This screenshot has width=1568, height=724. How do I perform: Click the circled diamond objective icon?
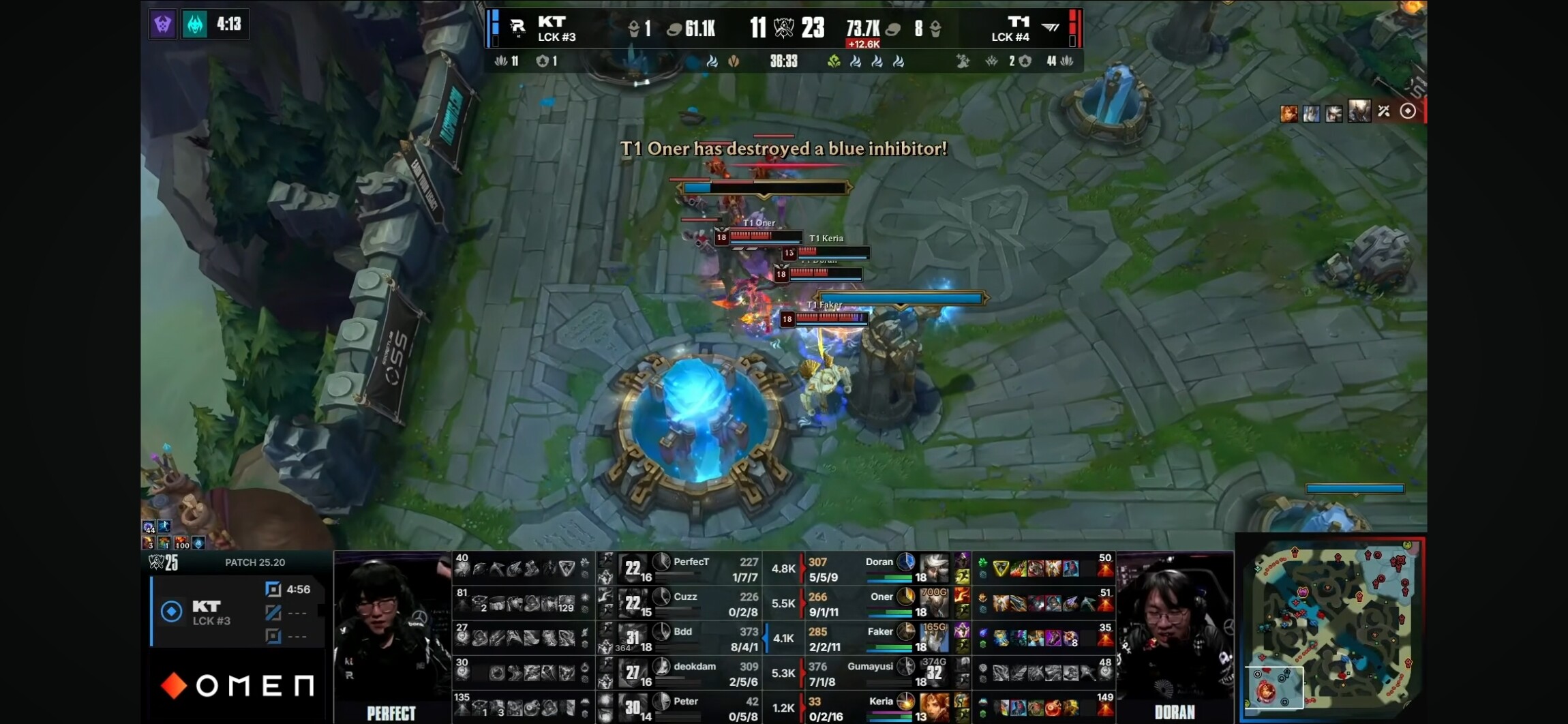(1408, 111)
